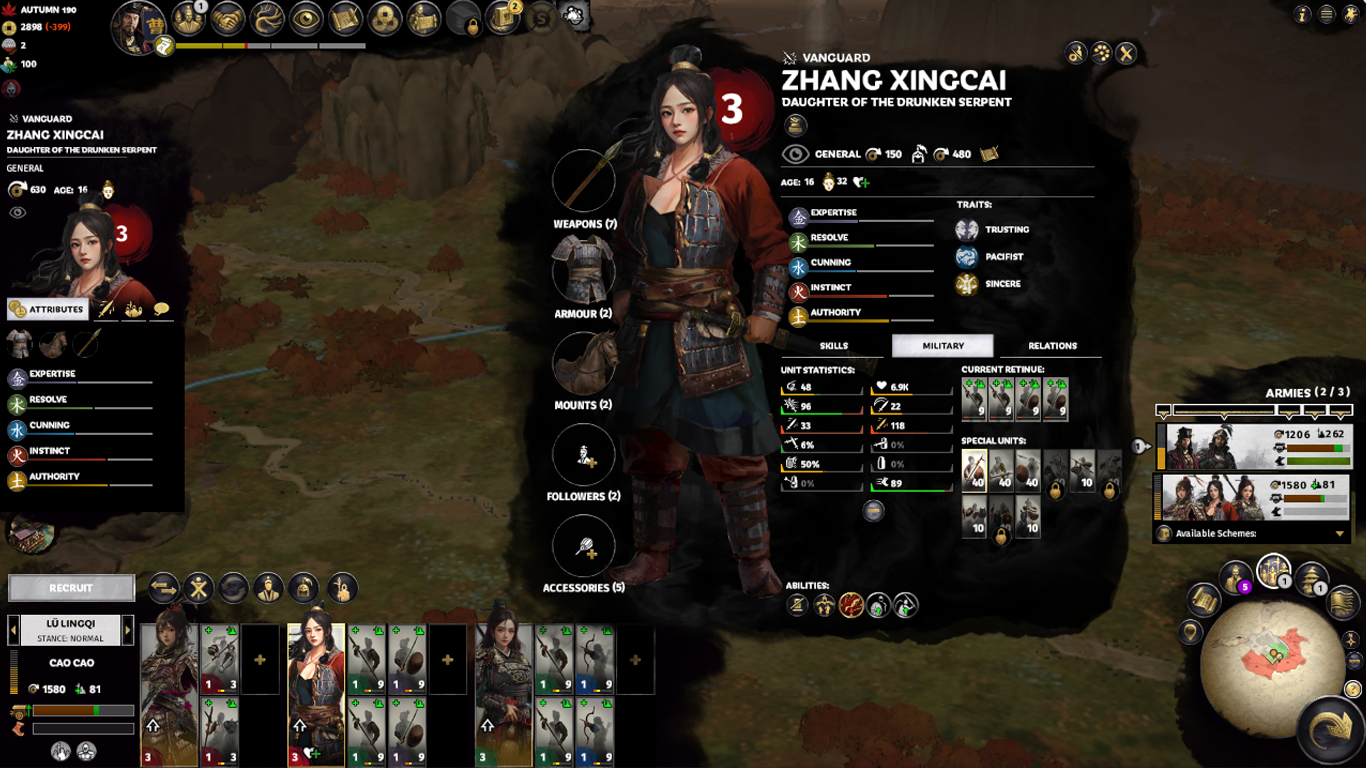Image resolution: width=1366 pixels, height=768 pixels.
Task: Open the faction leader portrait in the top bar
Action: pyautogui.click(x=137, y=26)
